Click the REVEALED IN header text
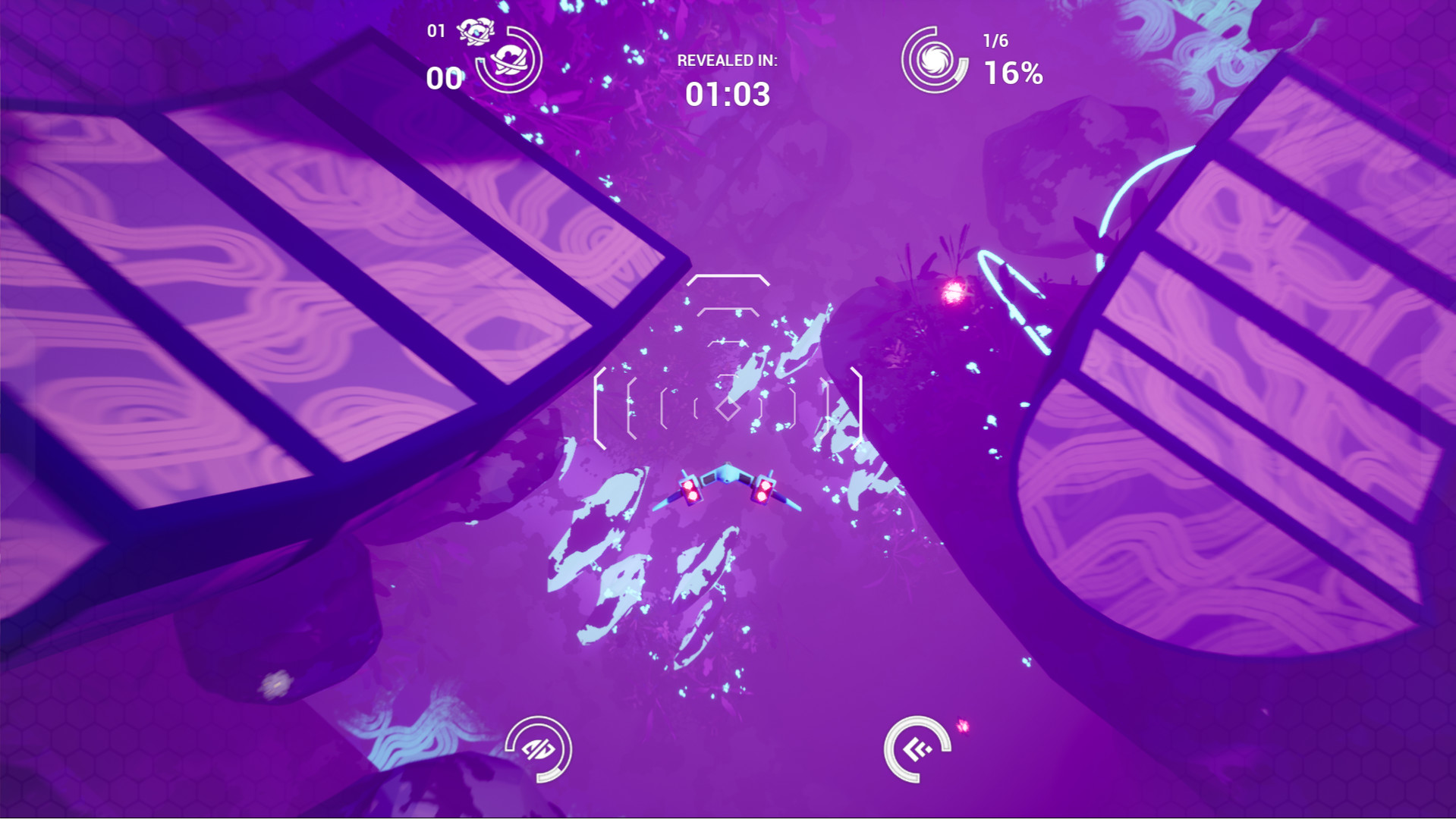 [x=726, y=61]
